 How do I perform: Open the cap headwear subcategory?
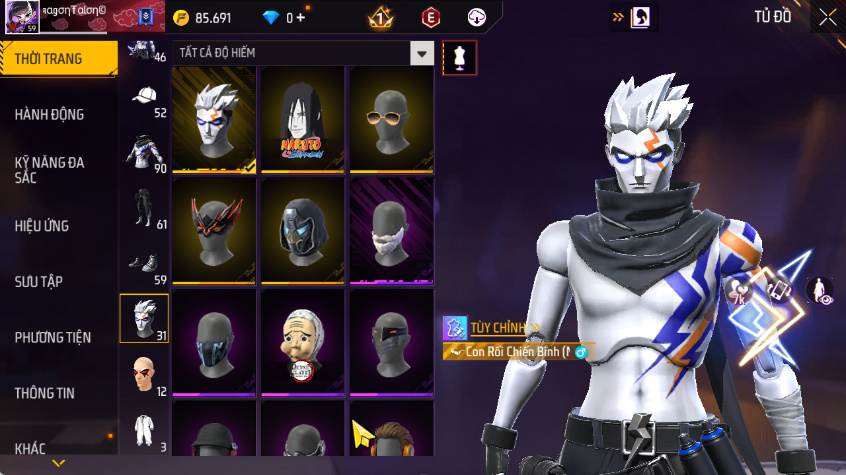(x=144, y=97)
